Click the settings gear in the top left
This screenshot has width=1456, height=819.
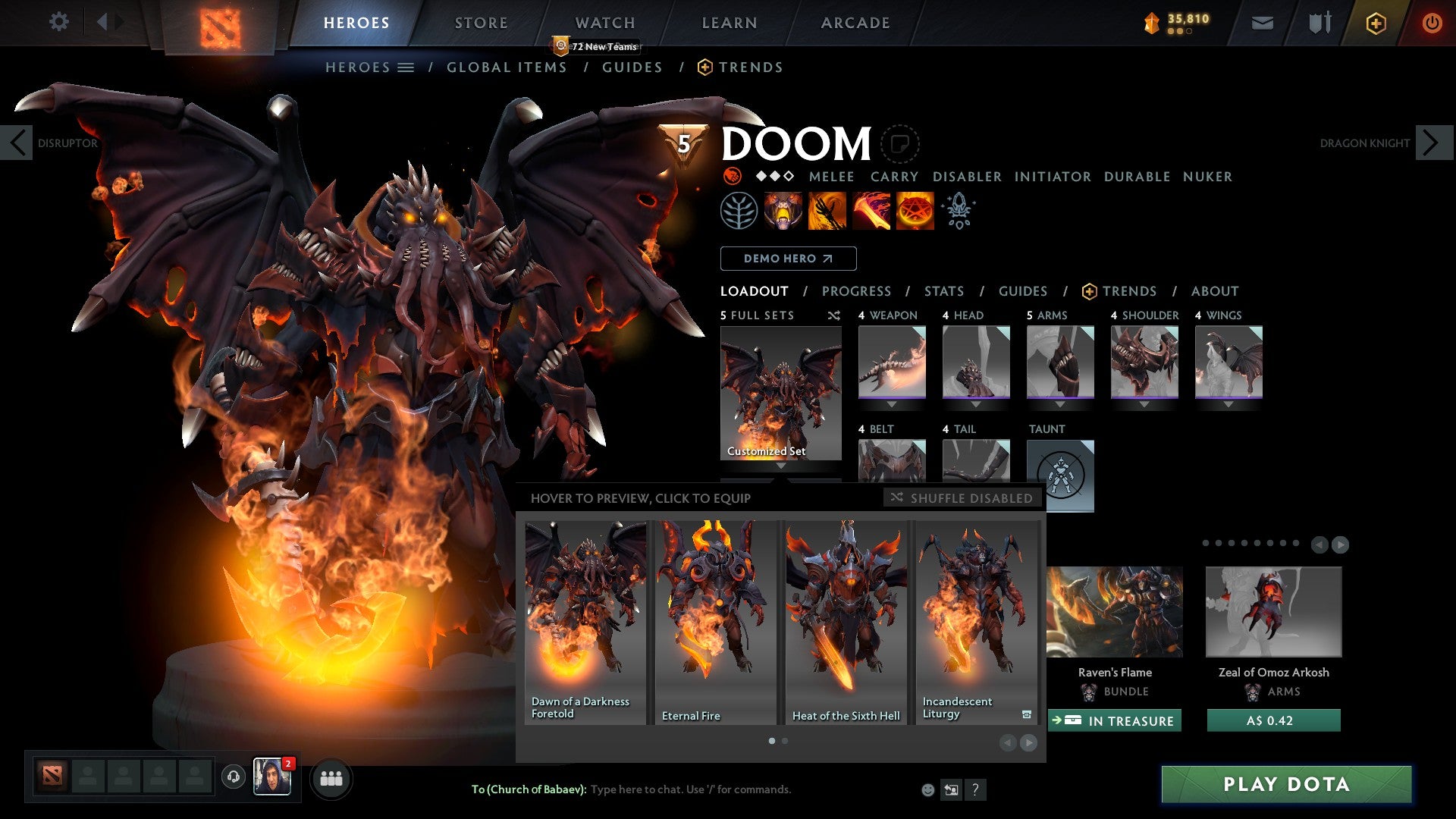point(58,22)
